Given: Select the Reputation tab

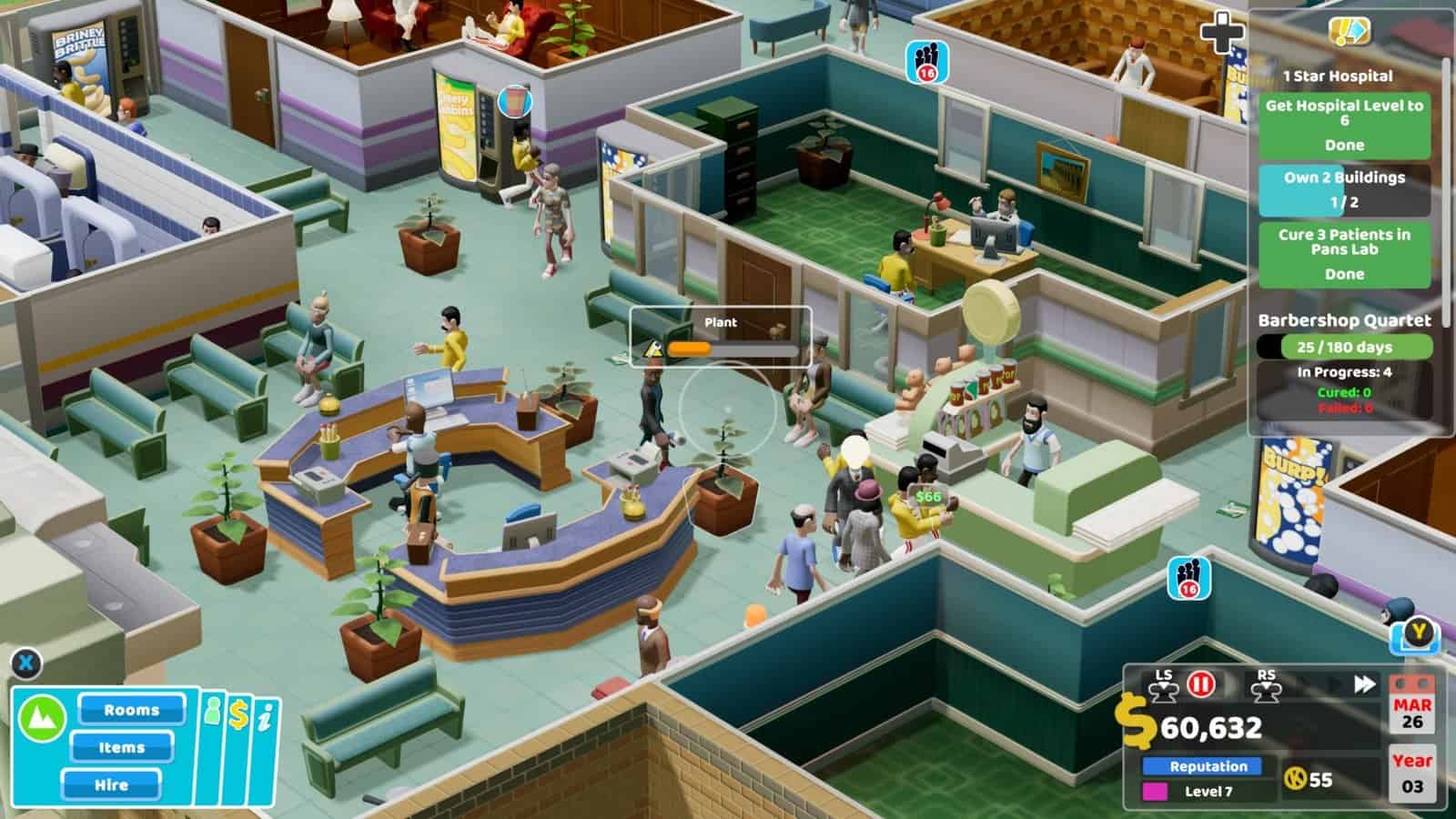Looking at the screenshot, I should (1203, 766).
